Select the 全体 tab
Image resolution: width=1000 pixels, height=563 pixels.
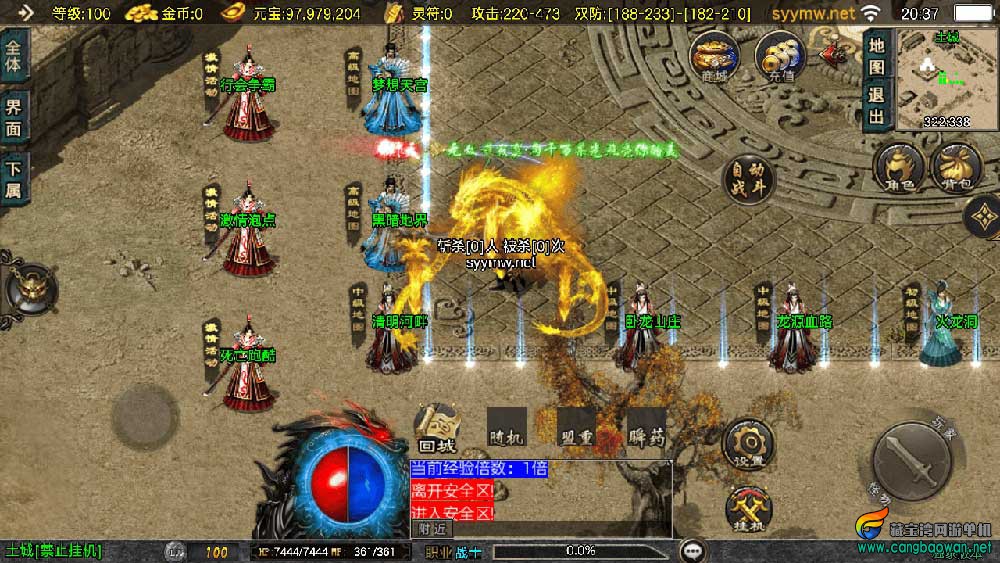tap(15, 59)
